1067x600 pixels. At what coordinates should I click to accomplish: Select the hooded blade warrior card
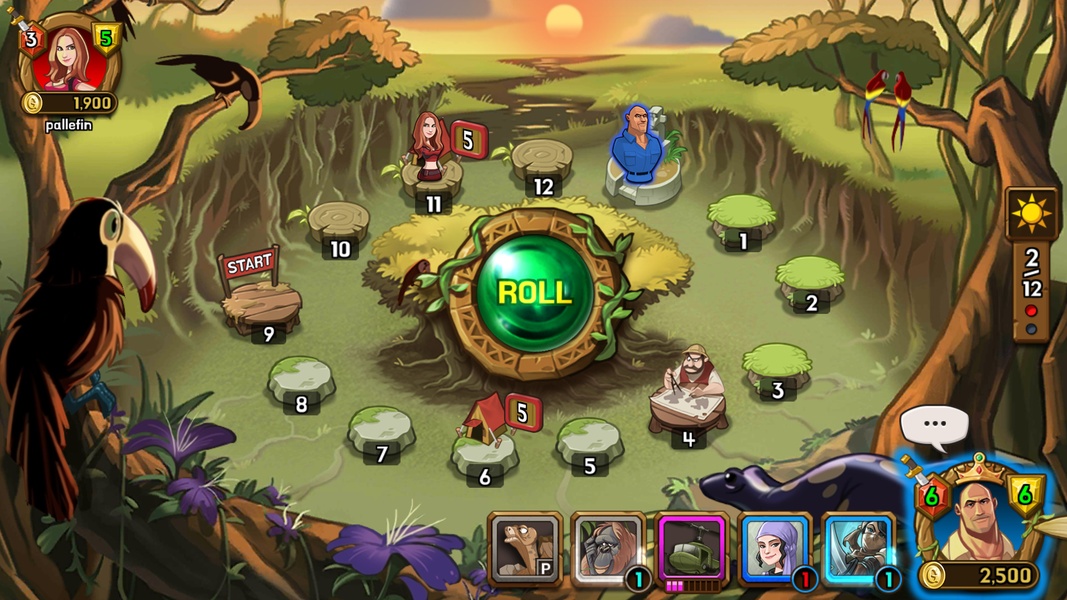click(857, 549)
